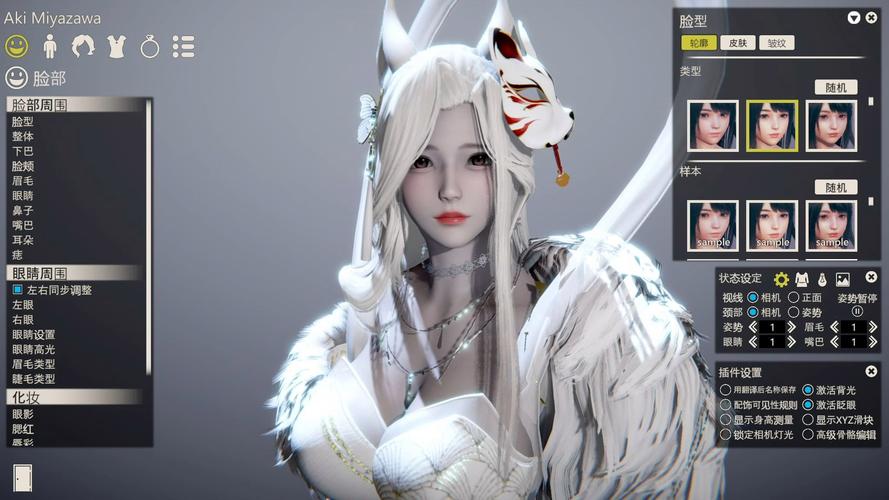Switch to the 皱纹 tab
Image resolution: width=889 pixels, height=500 pixels.
(776, 43)
